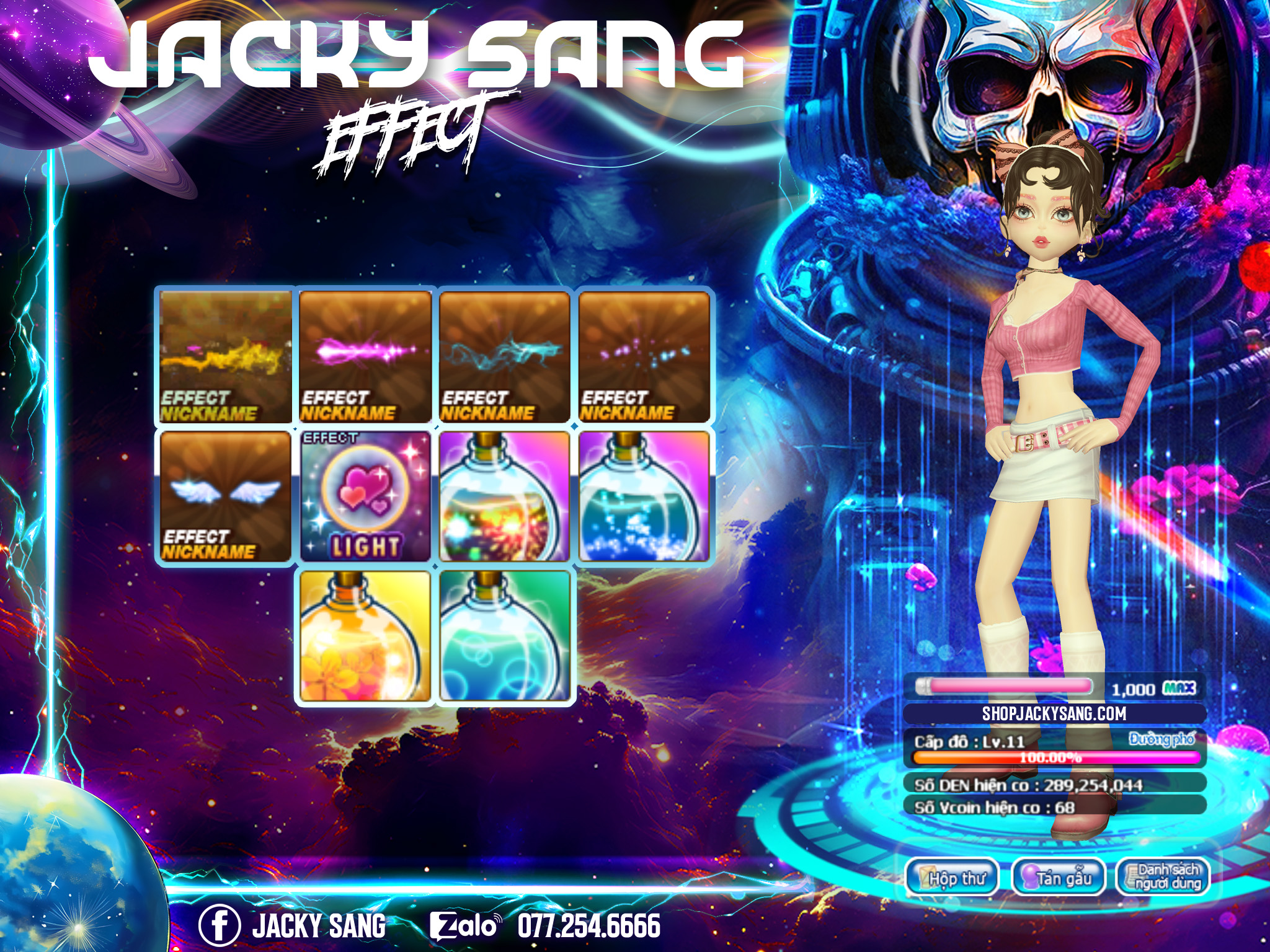Select the blue sparkle potion bottle
The width and height of the screenshot is (1270, 952).
[644, 496]
